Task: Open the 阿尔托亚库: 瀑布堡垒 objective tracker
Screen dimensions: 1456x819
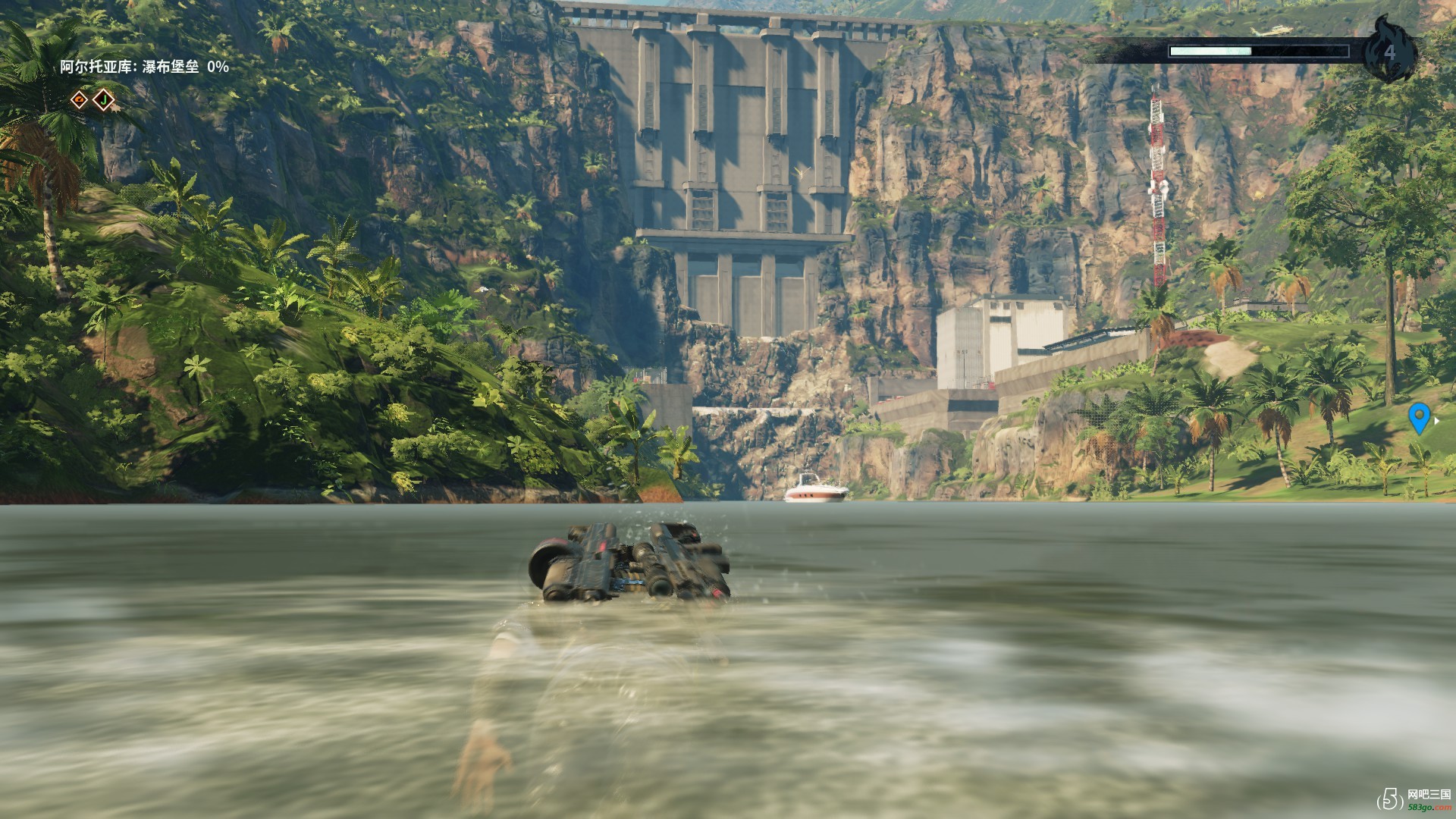Action: tap(144, 67)
